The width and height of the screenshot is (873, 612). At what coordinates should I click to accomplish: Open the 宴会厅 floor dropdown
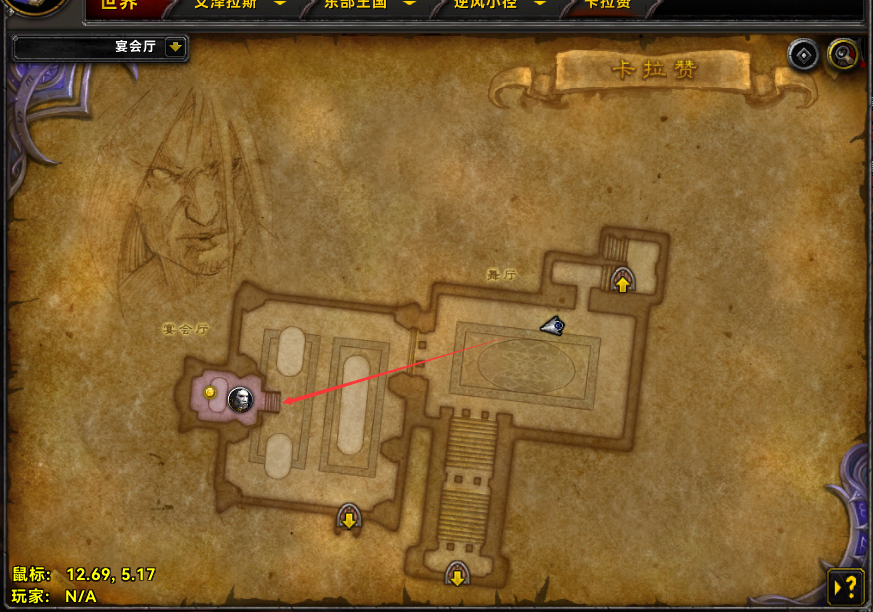point(175,47)
